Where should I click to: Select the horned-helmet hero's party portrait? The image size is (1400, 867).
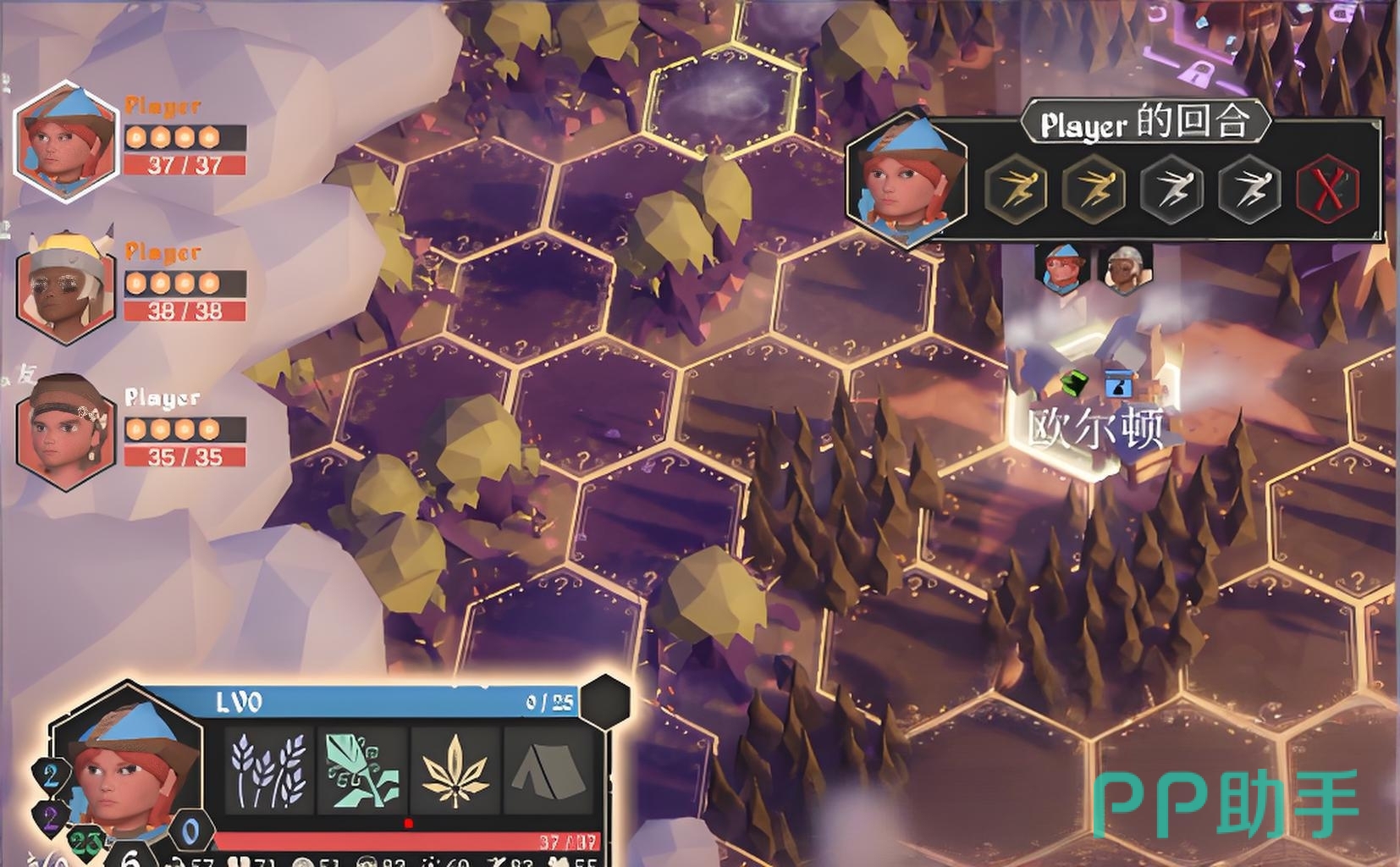point(64,286)
